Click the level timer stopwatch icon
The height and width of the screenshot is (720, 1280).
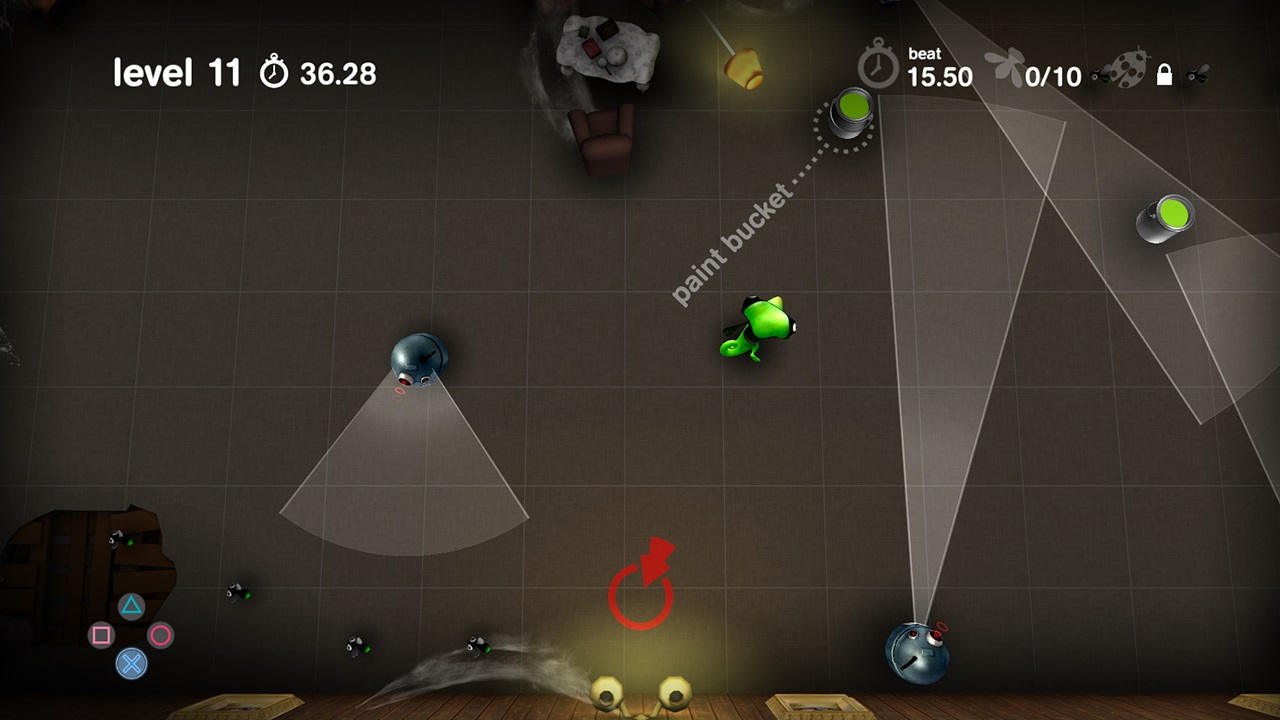(273, 70)
